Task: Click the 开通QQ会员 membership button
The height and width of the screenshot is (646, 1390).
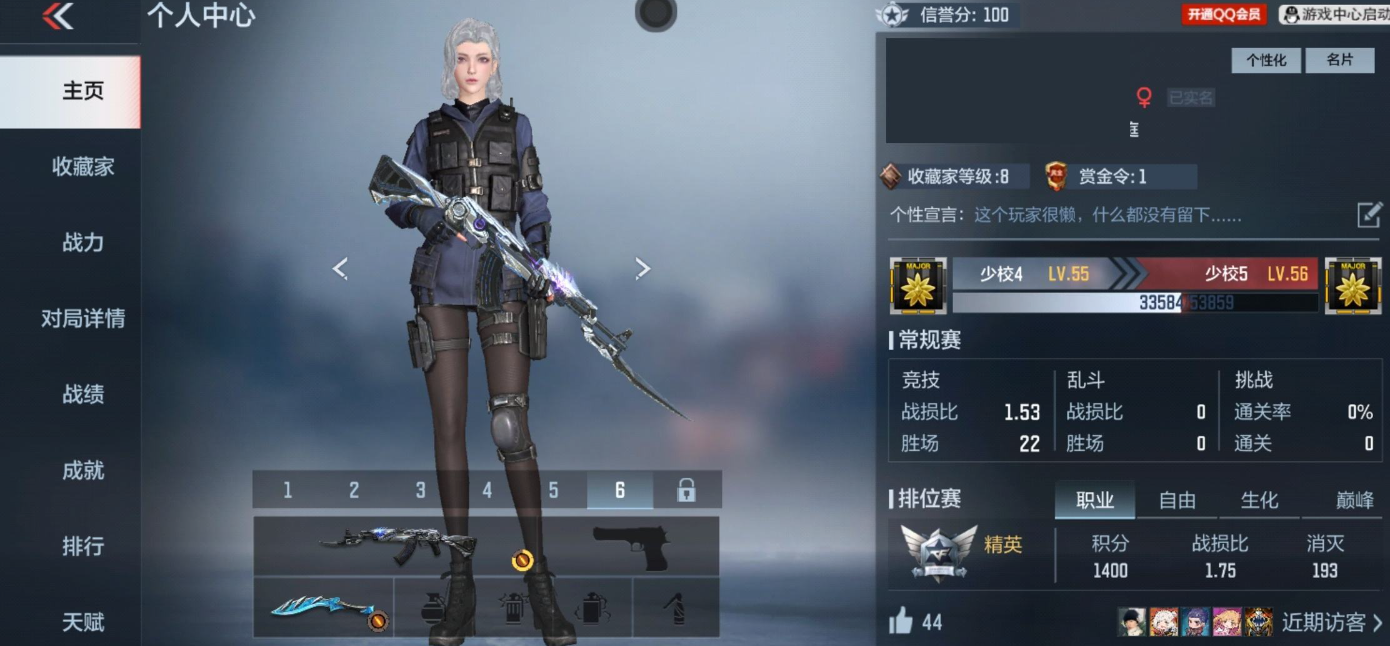Action: click(x=1224, y=15)
